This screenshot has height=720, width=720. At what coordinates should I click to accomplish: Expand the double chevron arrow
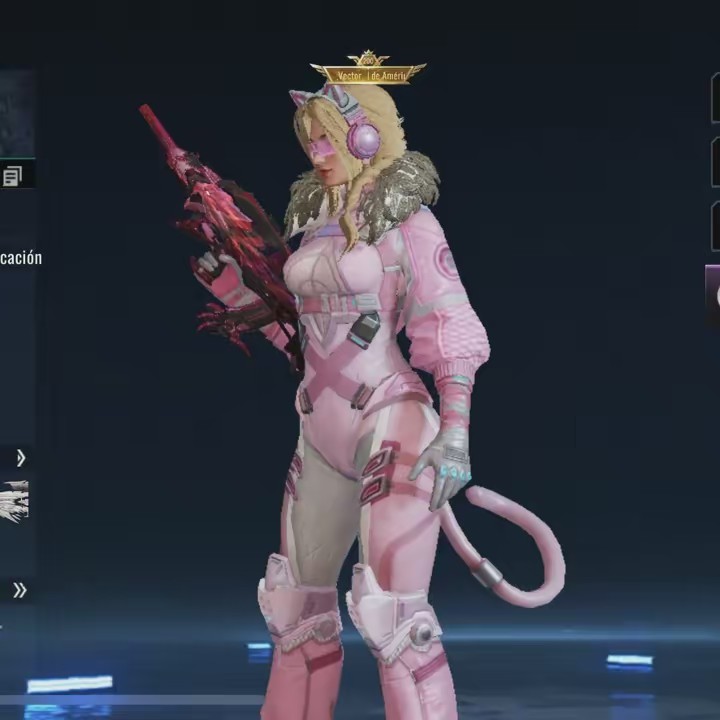click(x=19, y=590)
